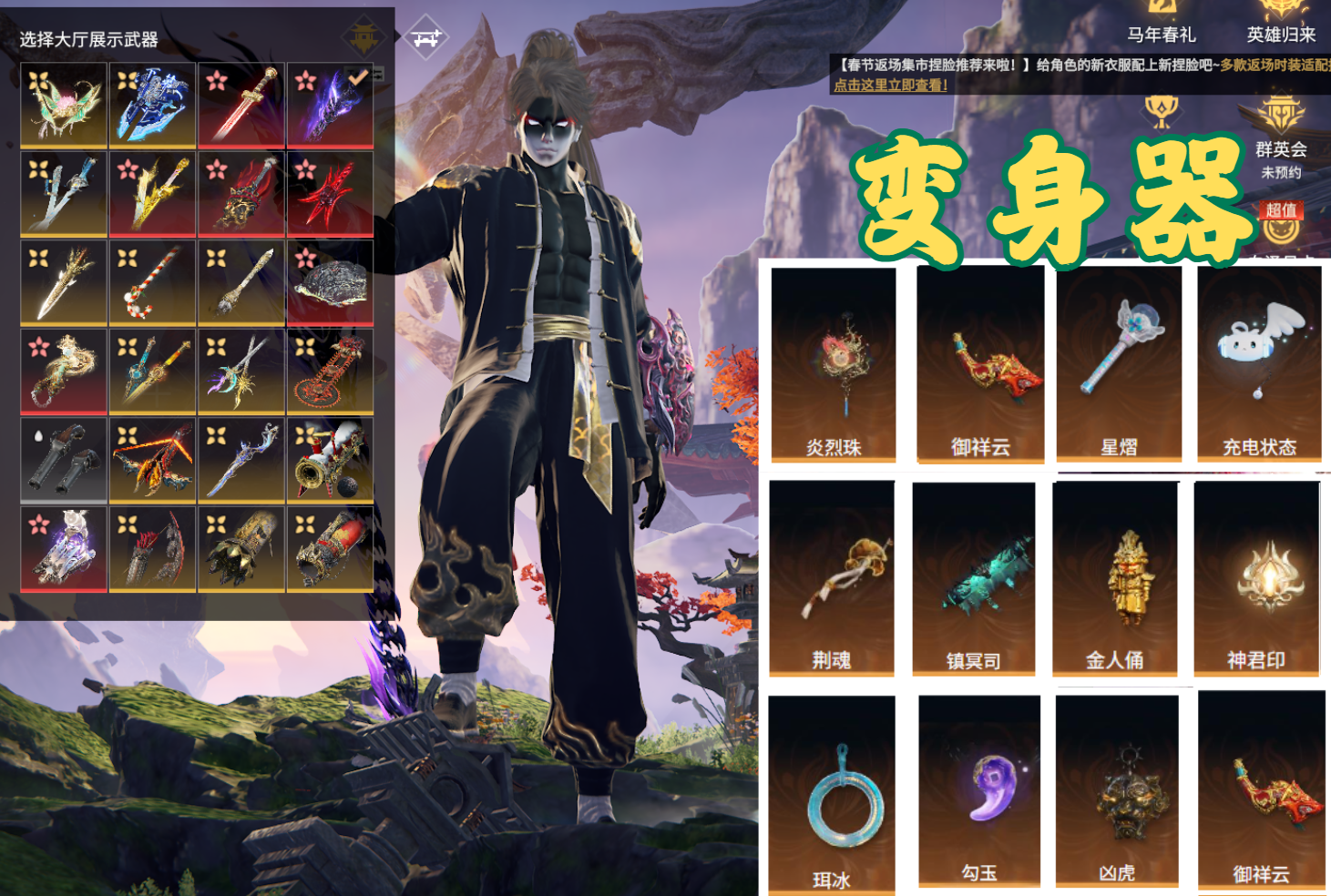This screenshot has height=896, width=1331.
Task: Pick the red spiked claw weapon skin
Action: [x=330, y=194]
